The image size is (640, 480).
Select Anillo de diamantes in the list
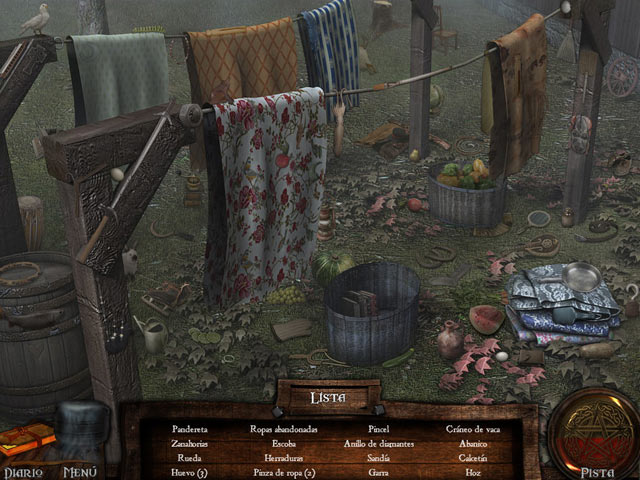click(x=379, y=443)
